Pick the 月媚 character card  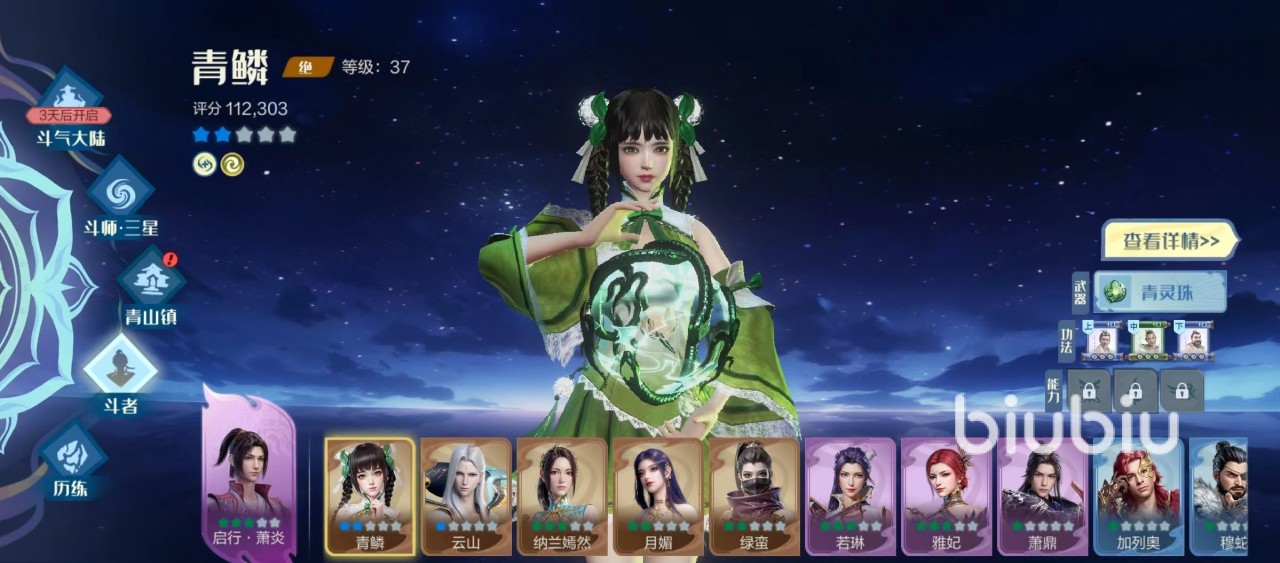coord(658,495)
